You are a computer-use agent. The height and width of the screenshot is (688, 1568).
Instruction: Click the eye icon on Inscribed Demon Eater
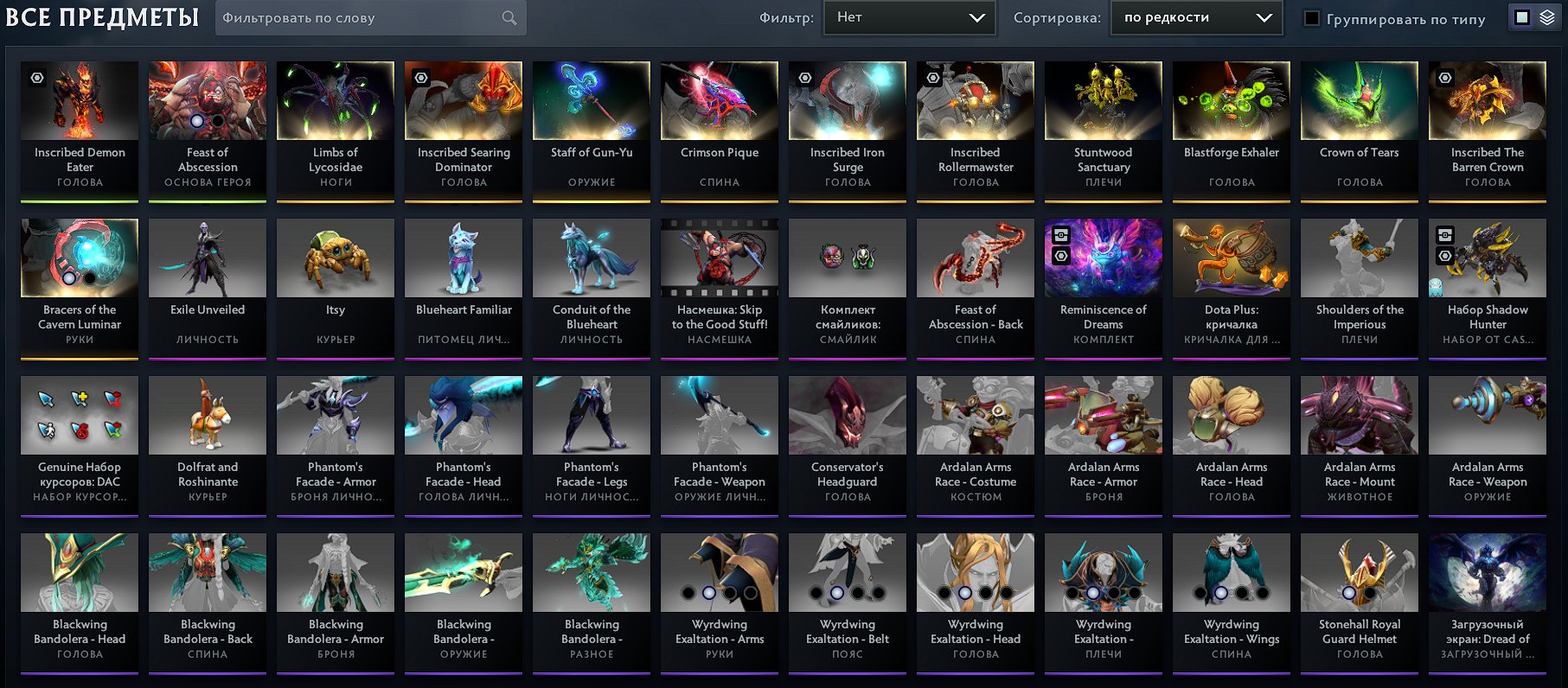click(36, 78)
